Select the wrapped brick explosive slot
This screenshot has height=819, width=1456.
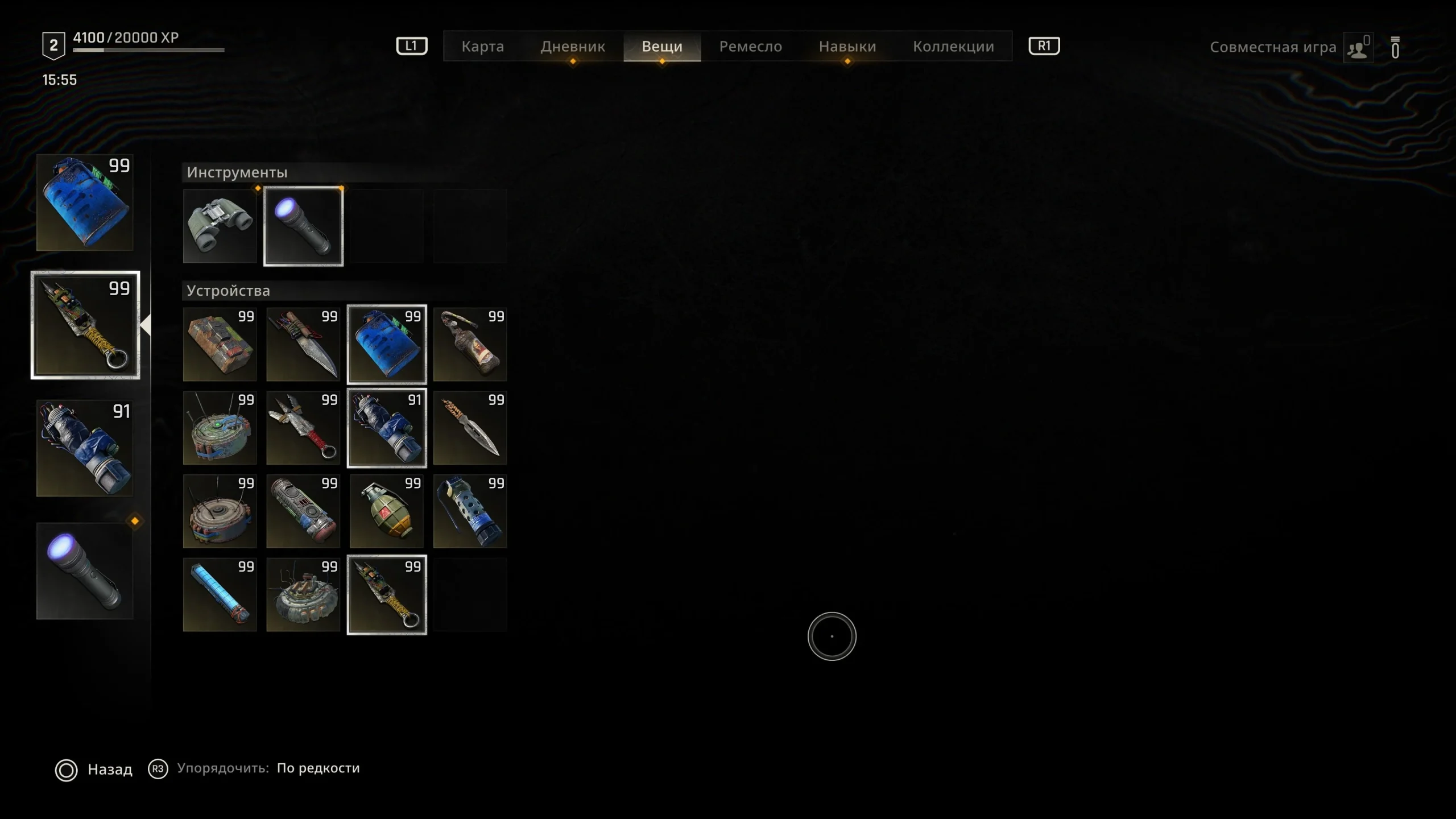pyautogui.click(x=220, y=344)
